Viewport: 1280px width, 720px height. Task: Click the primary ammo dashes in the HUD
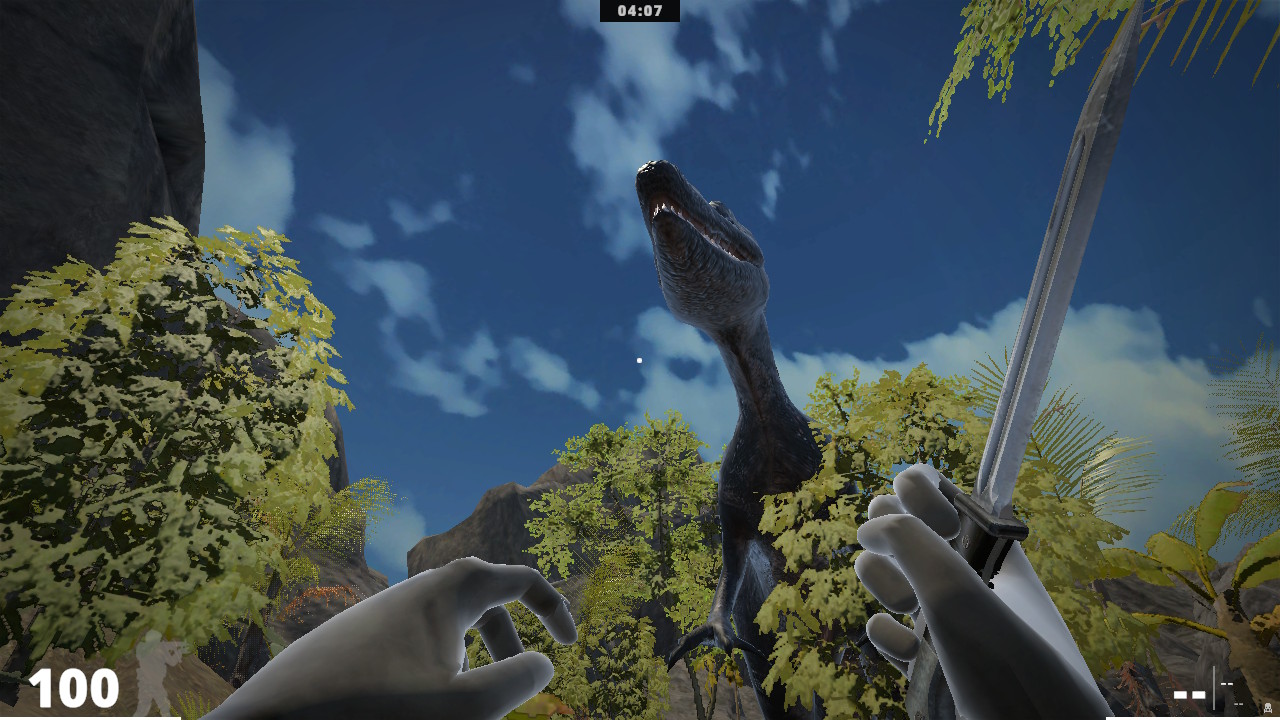coord(1188,694)
